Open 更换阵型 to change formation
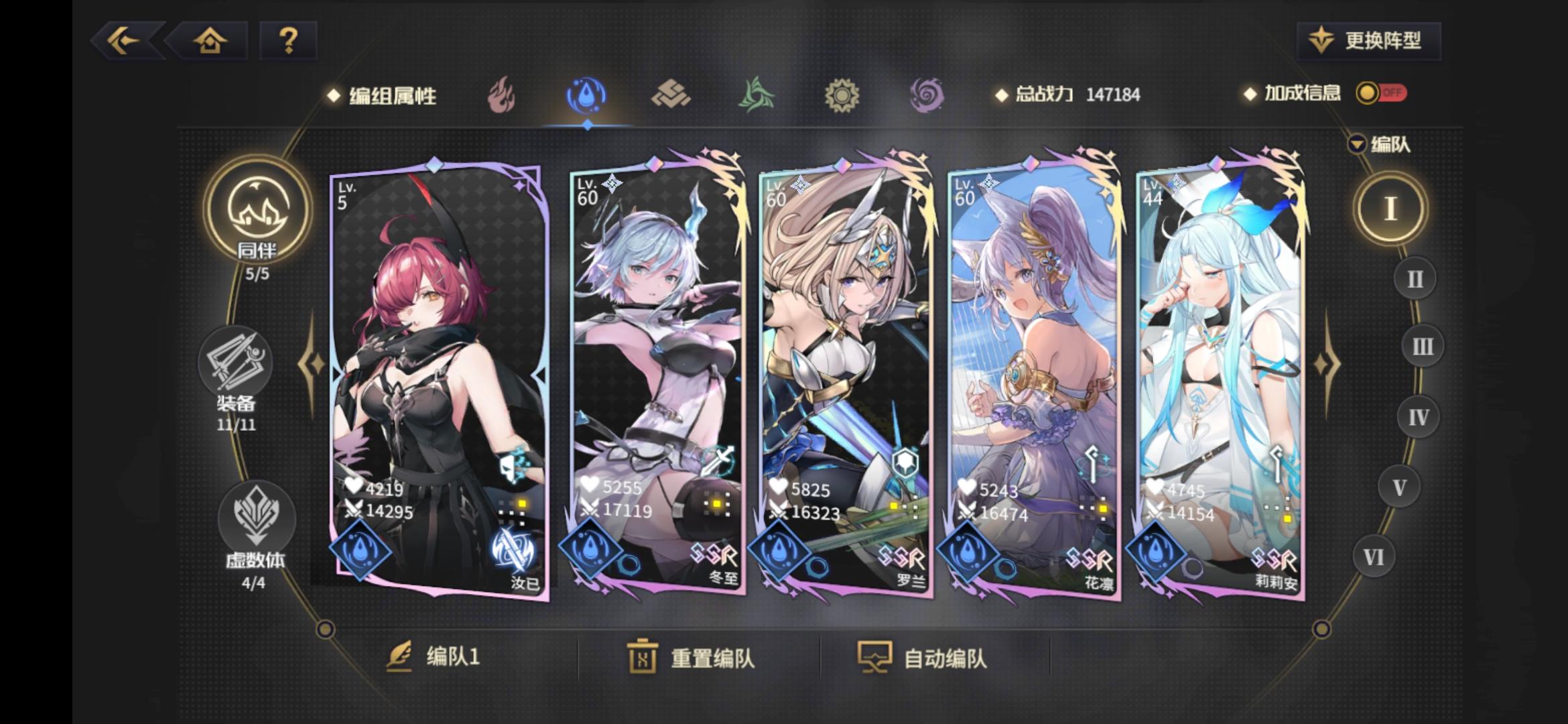The image size is (1568, 724). (1367, 40)
